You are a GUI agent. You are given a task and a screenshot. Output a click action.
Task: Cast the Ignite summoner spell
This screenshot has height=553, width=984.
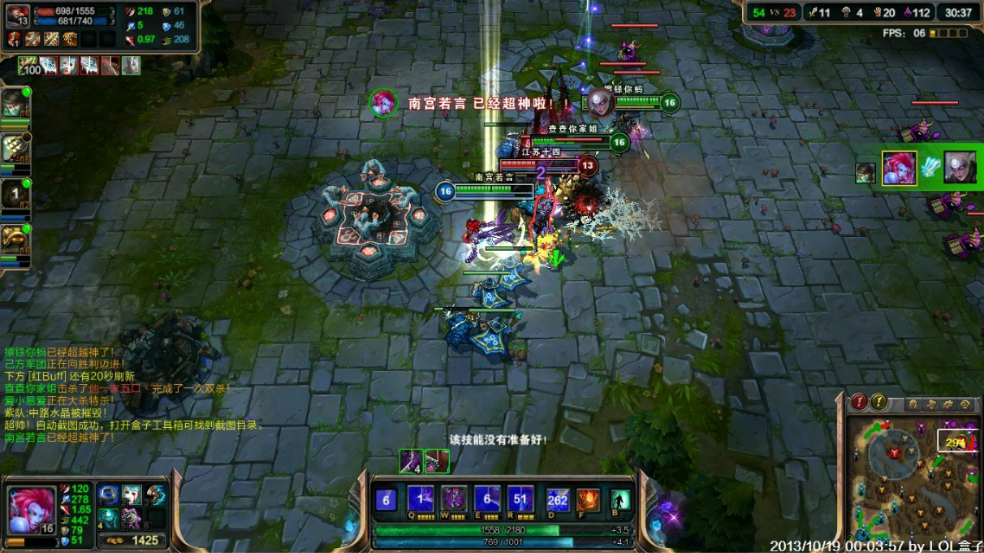click(588, 499)
